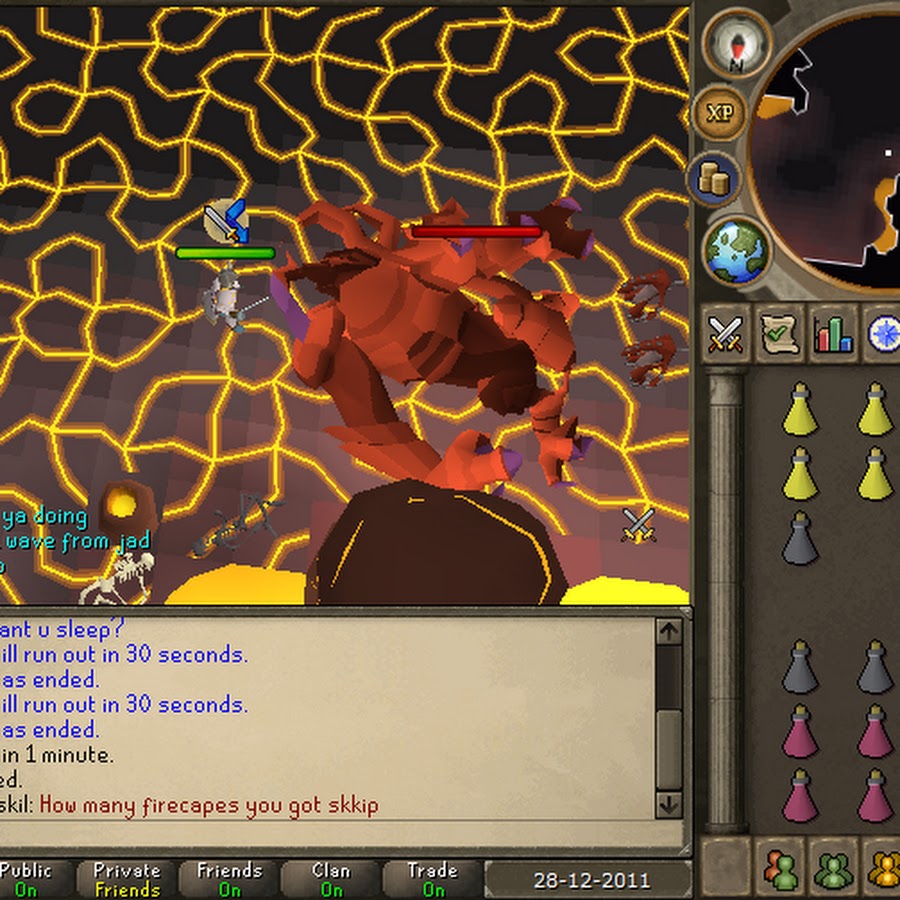Click the chat scrollbar up arrow
This screenshot has width=900, height=900.
668,633
